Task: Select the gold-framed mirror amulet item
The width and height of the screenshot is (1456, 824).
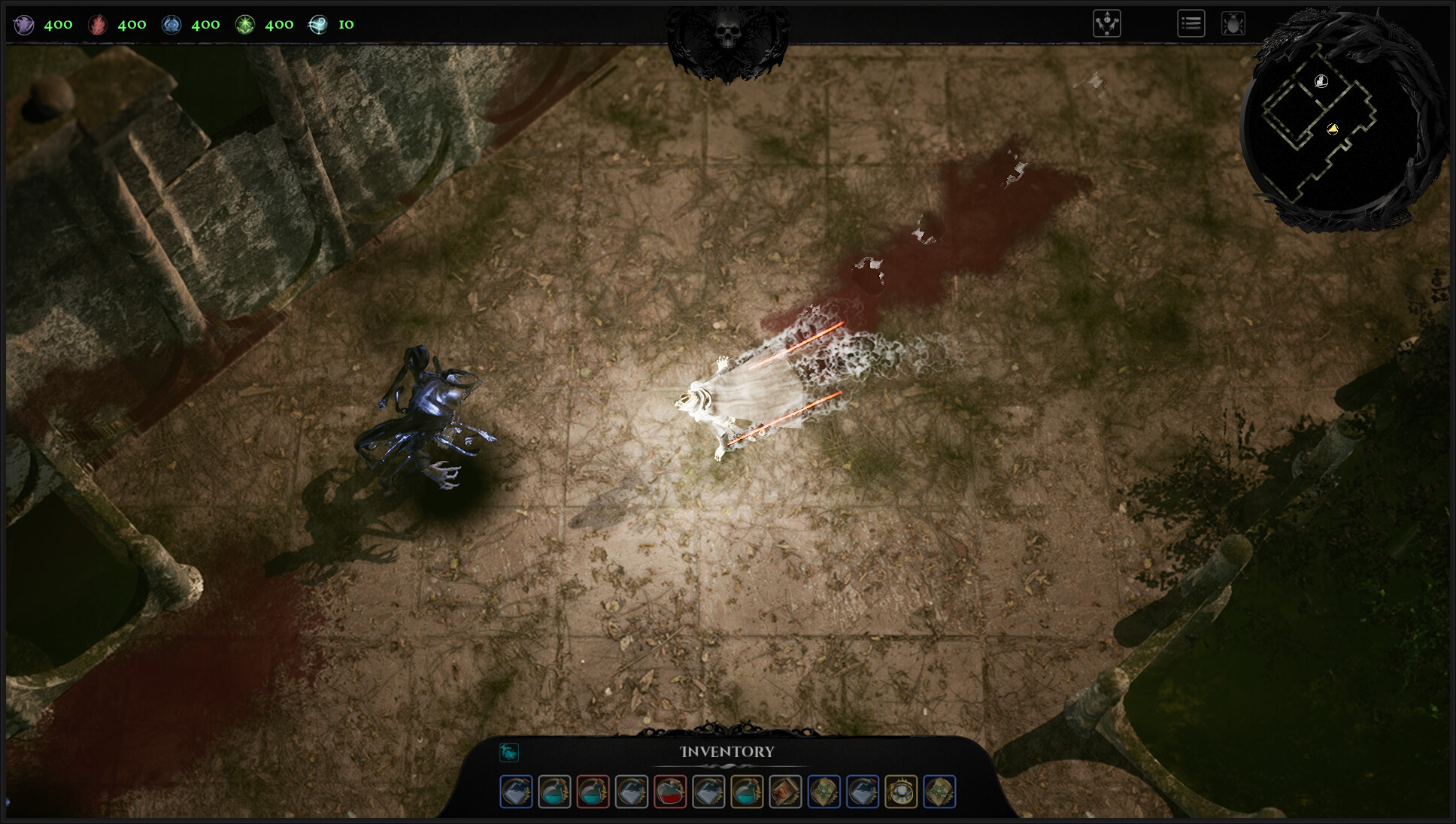Action: (902, 792)
